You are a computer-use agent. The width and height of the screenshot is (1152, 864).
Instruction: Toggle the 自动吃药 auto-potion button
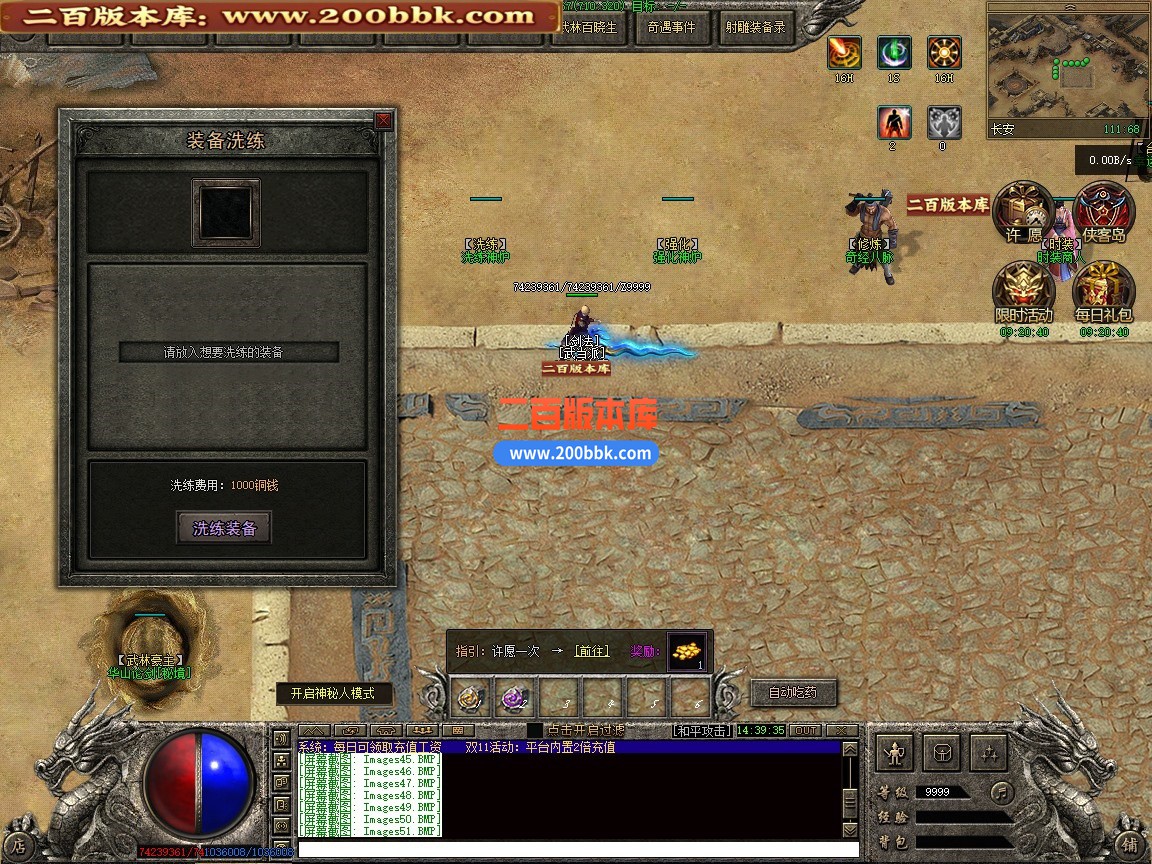tap(792, 692)
